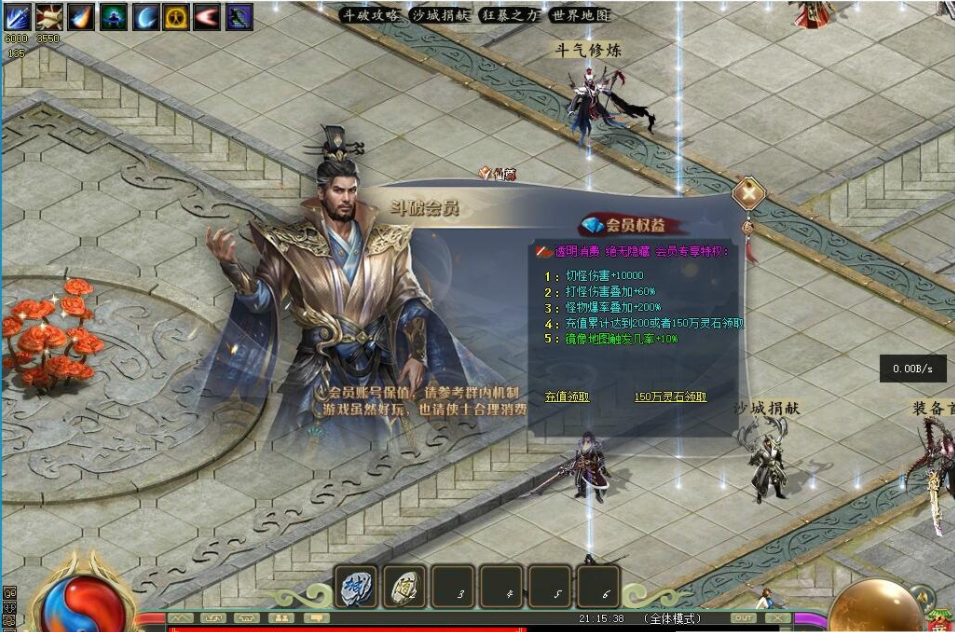
Task: Select the 狂暴之力 menu button
Action: [509, 16]
